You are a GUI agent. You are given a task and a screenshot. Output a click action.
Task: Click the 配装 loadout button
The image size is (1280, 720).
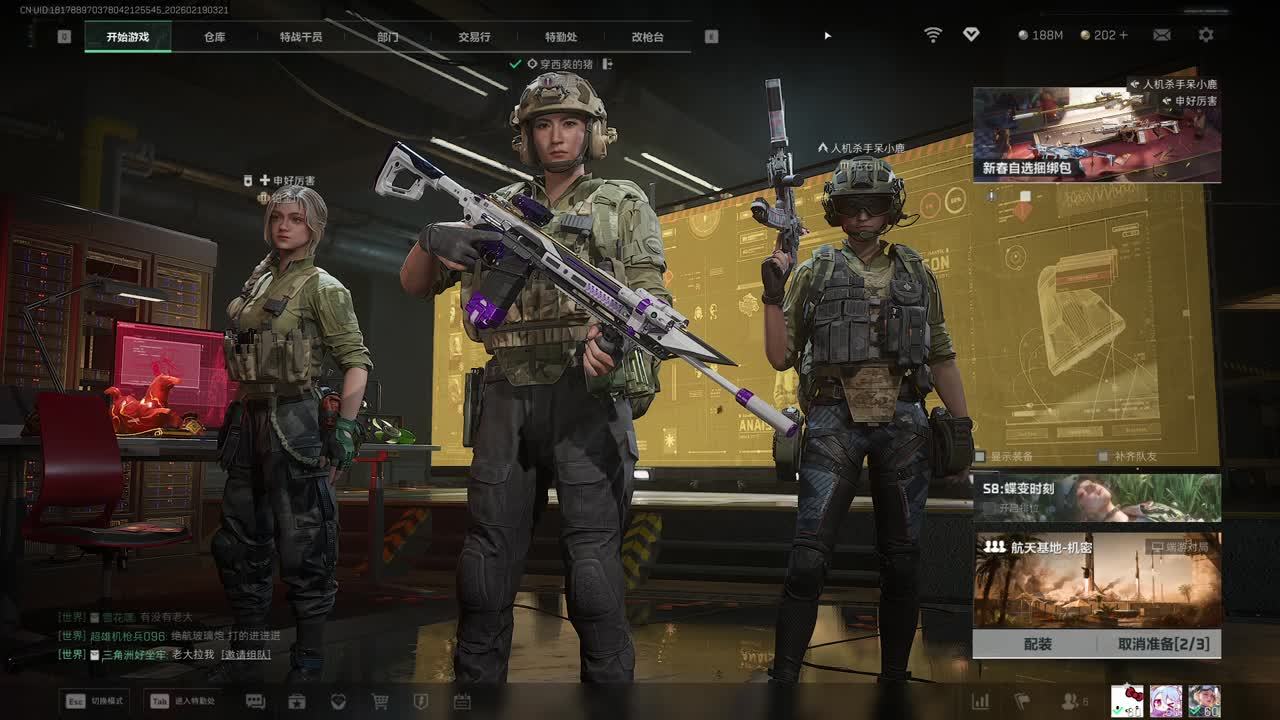pos(1037,644)
